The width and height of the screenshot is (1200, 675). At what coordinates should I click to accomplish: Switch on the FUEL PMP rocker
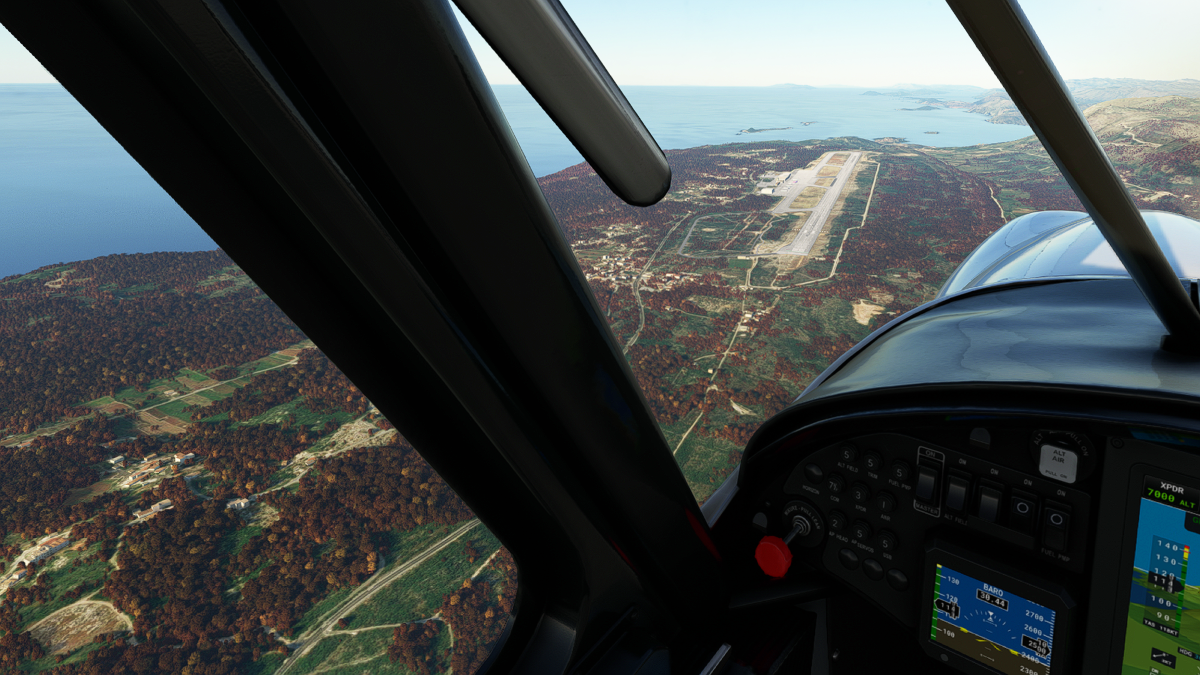pos(1054,523)
